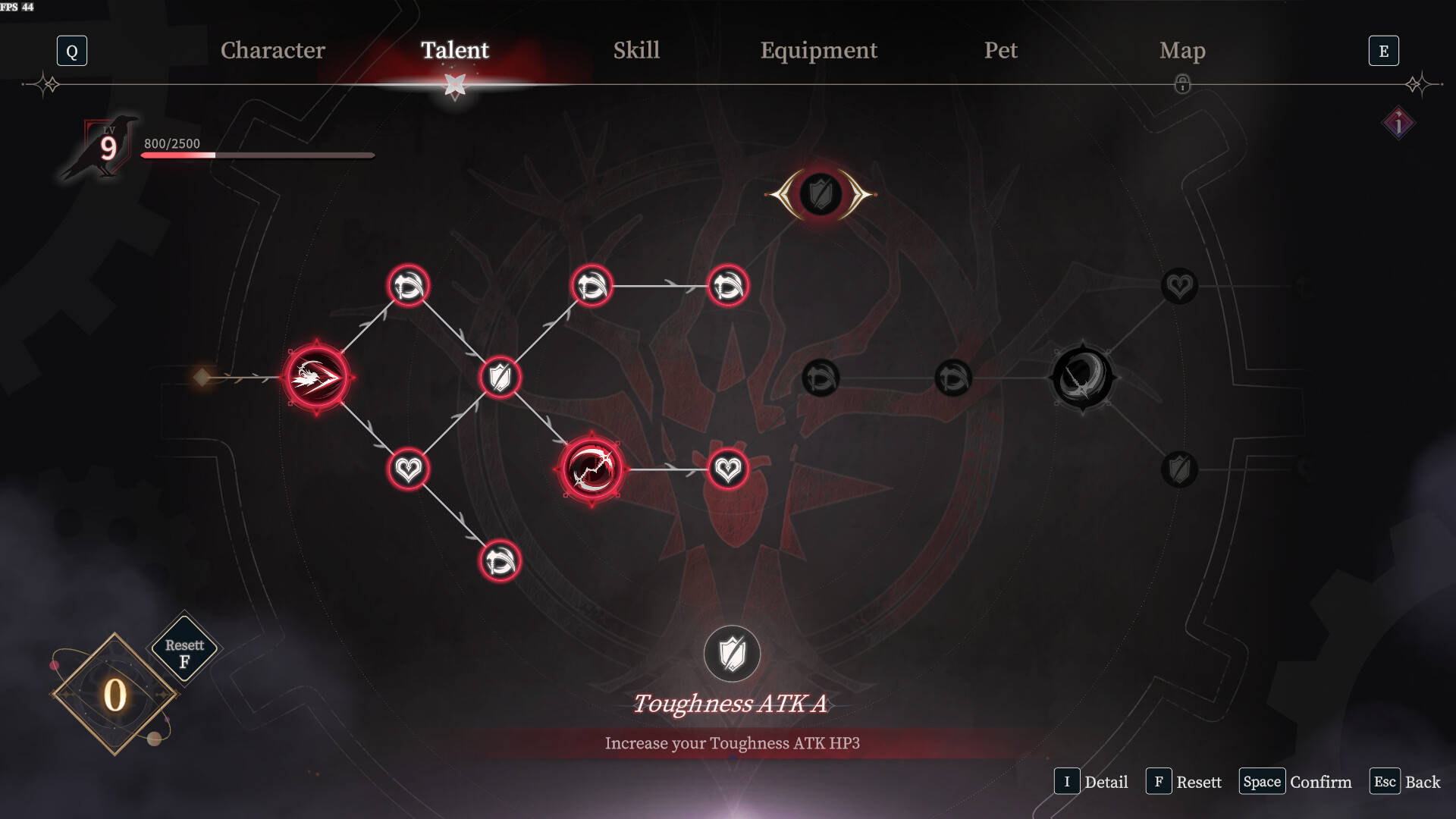Open the info diamond in the top-right corner
Image resolution: width=1456 pixels, height=819 pixels.
point(1399,124)
